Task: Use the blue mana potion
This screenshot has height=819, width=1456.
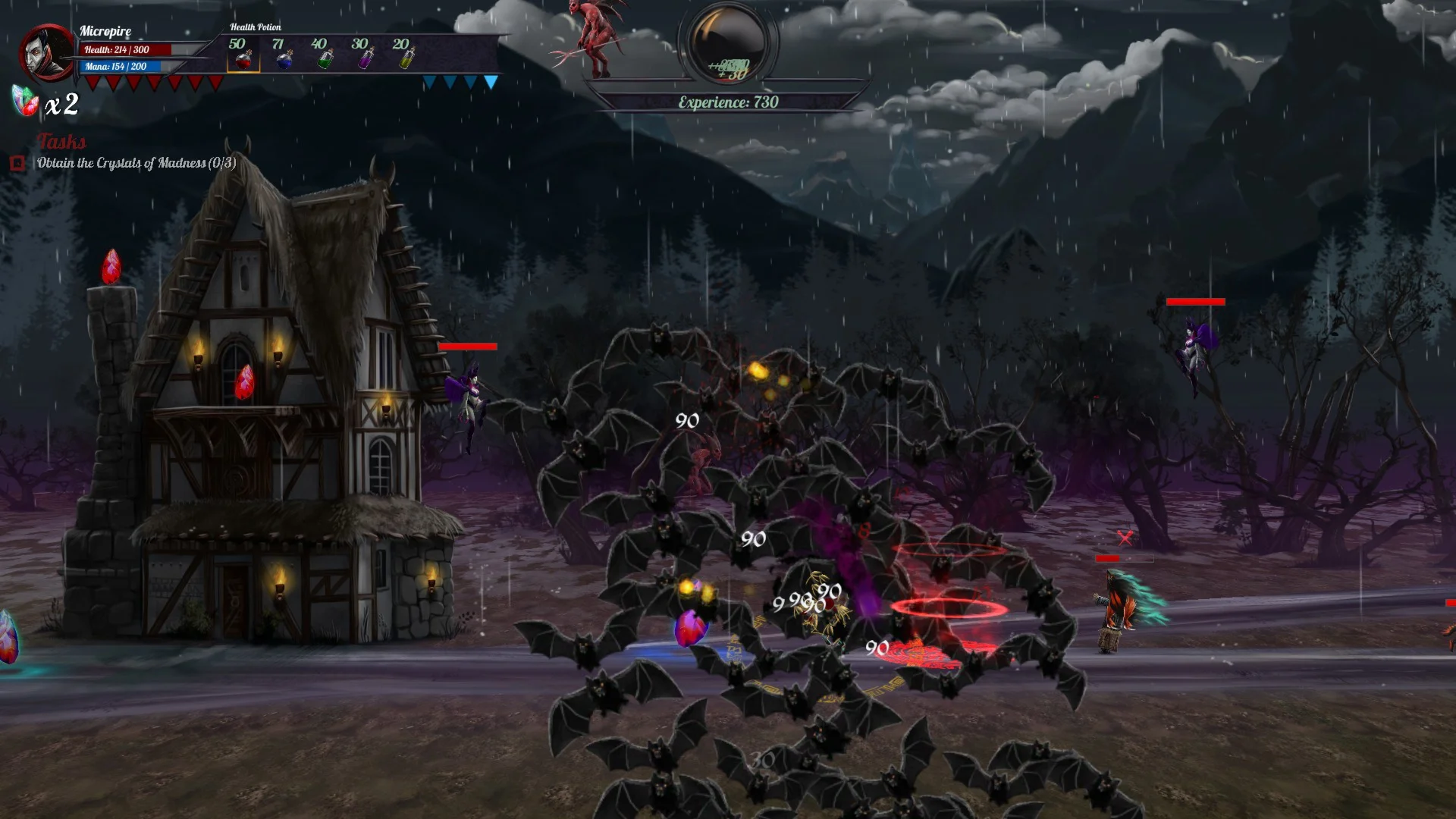Action: [x=284, y=58]
